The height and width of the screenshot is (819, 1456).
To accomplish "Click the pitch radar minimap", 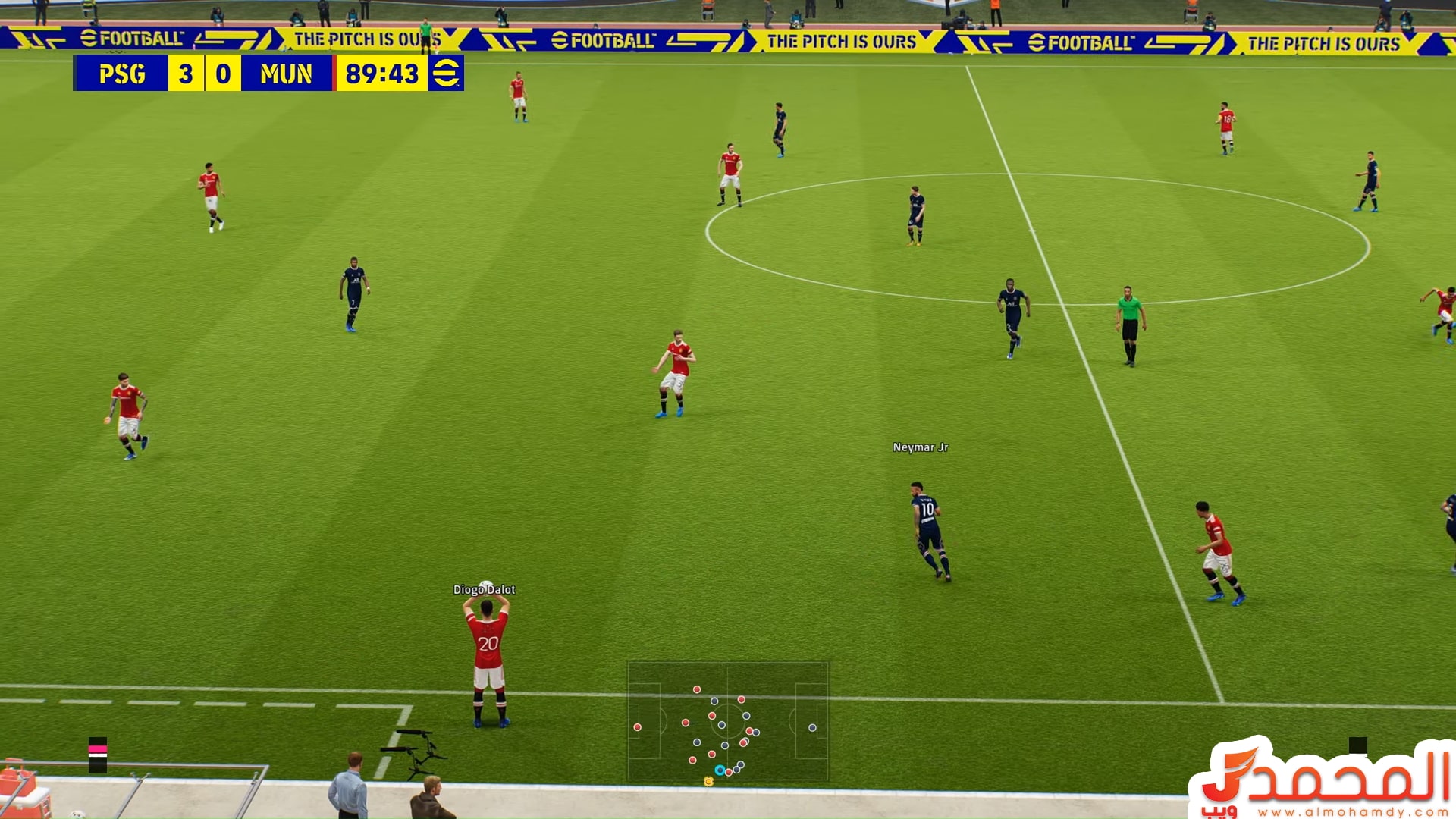I will click(x=727, y=721).
